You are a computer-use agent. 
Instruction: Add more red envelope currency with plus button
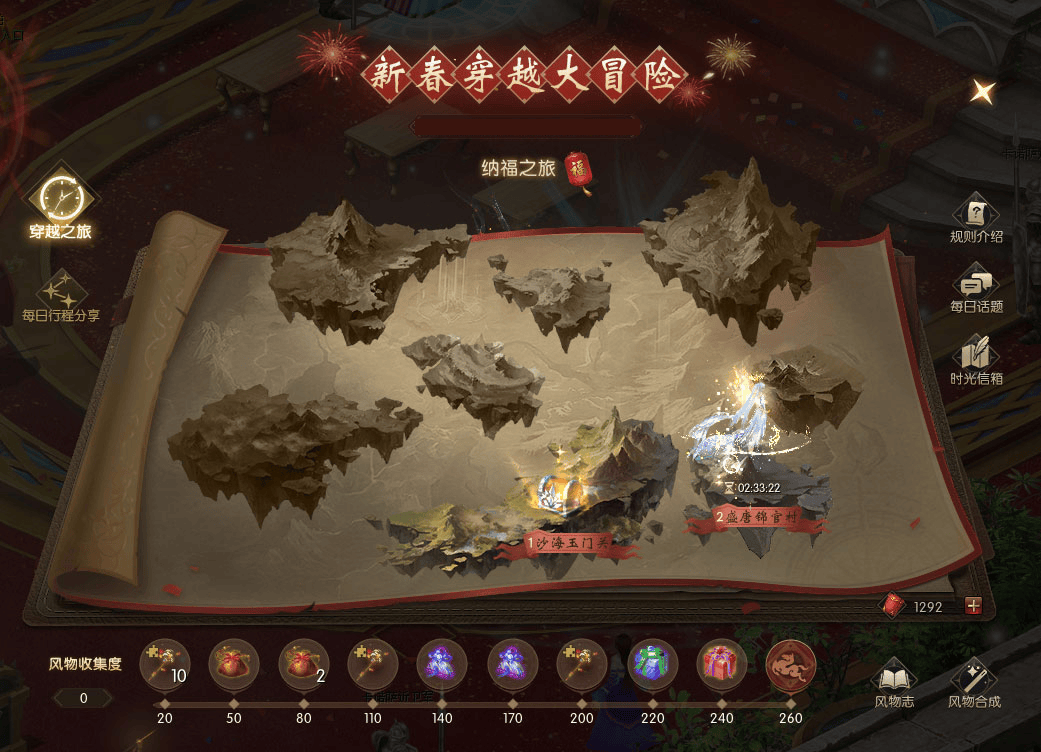point(973,606)
